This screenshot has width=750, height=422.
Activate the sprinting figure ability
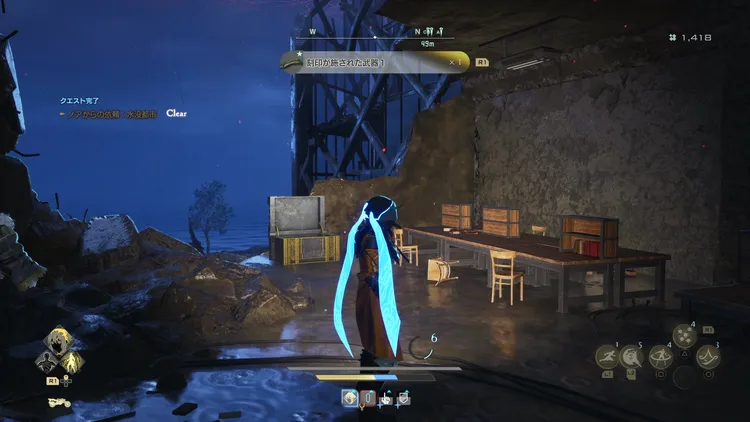point(607,356)
